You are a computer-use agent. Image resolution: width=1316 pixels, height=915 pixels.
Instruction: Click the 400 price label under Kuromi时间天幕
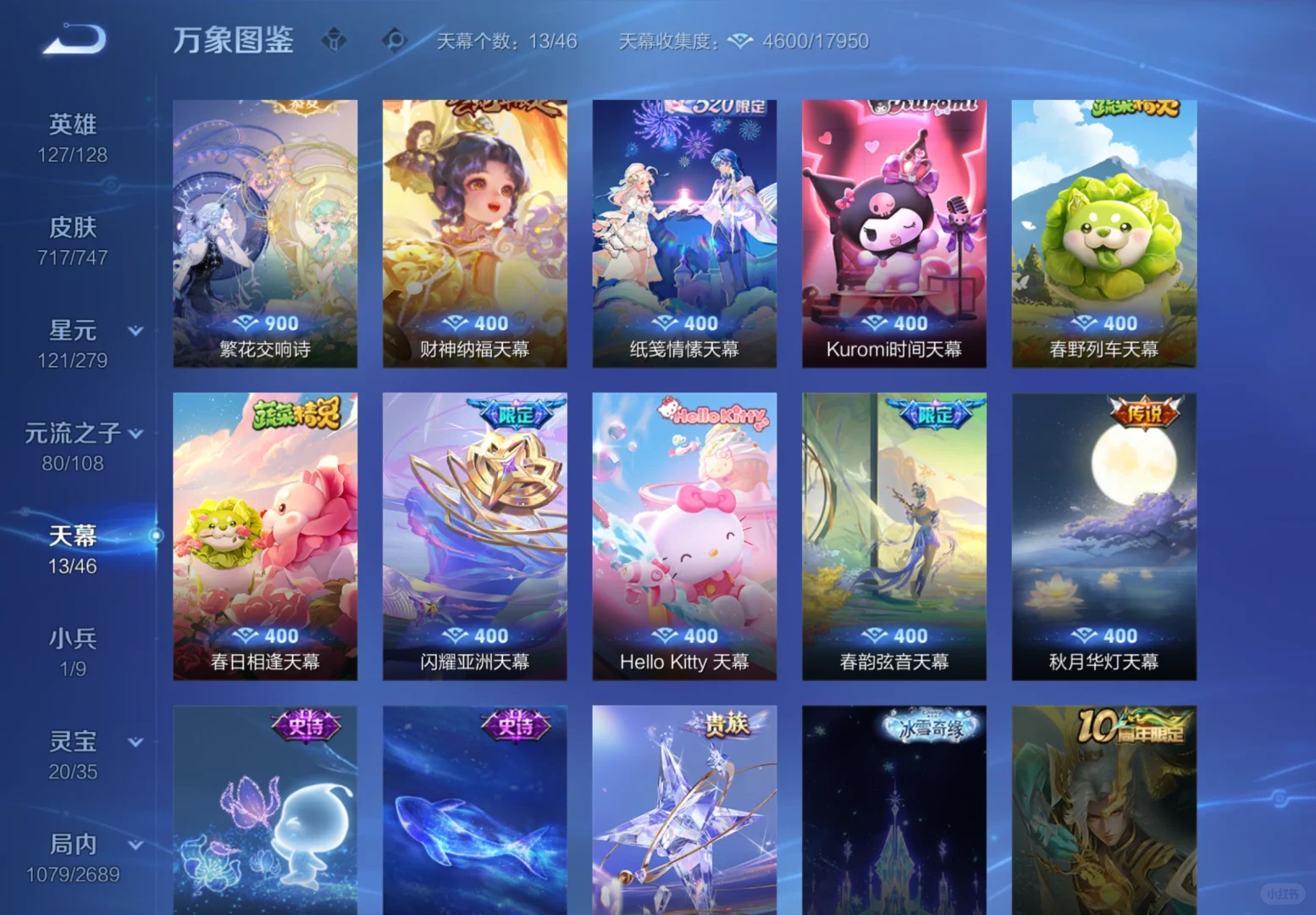tap(893, 323)
